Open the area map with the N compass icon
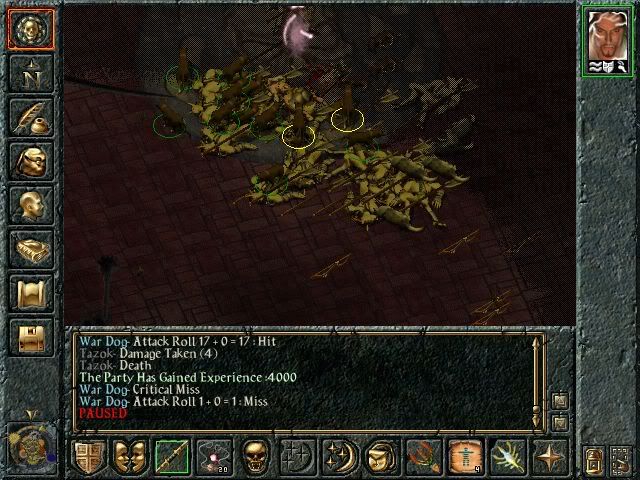Image resolution: width=640 pixels, height=480 pixels. [x=30, y=72]
